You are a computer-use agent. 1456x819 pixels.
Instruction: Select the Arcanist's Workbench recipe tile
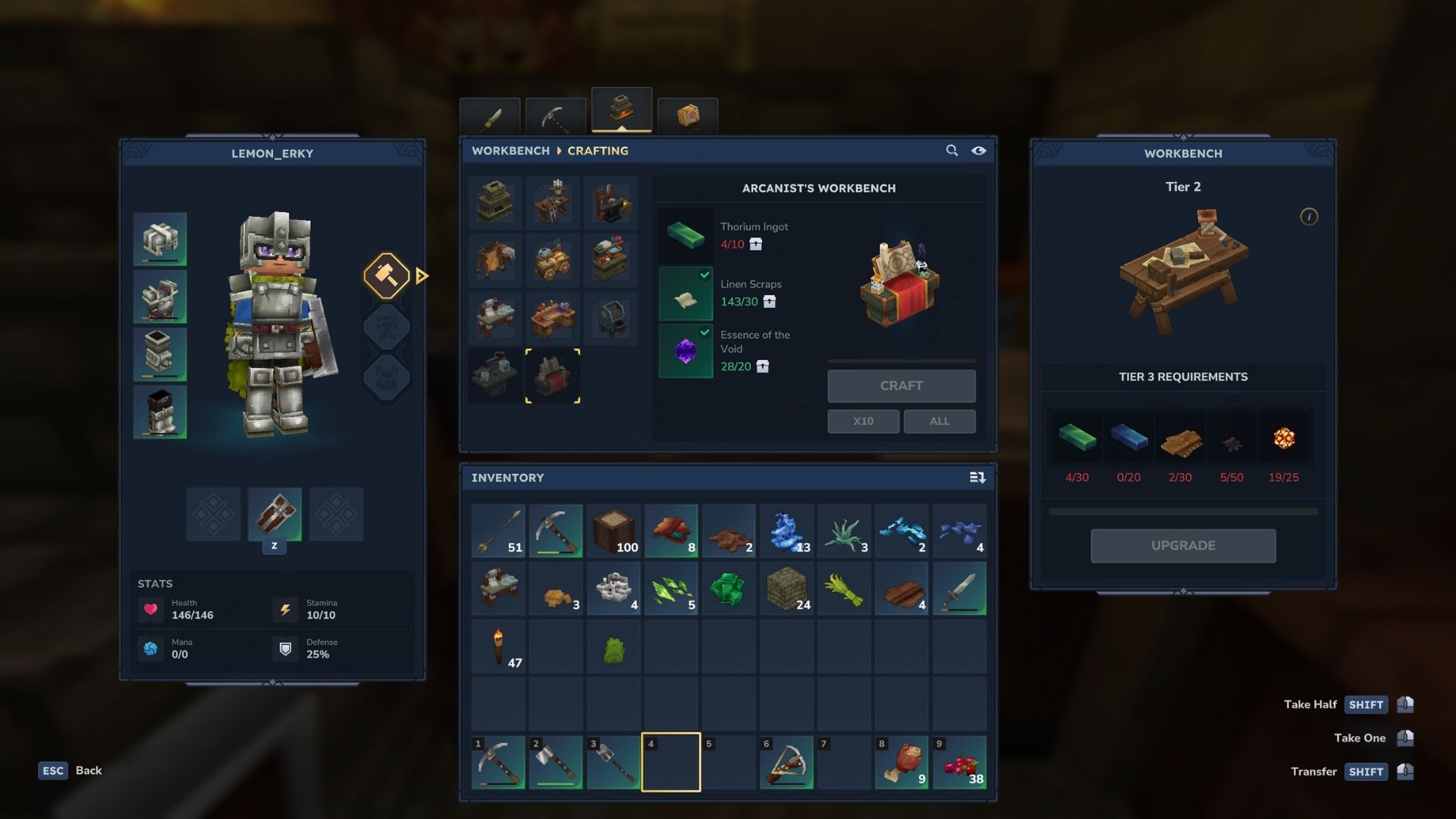click(553, 376)
